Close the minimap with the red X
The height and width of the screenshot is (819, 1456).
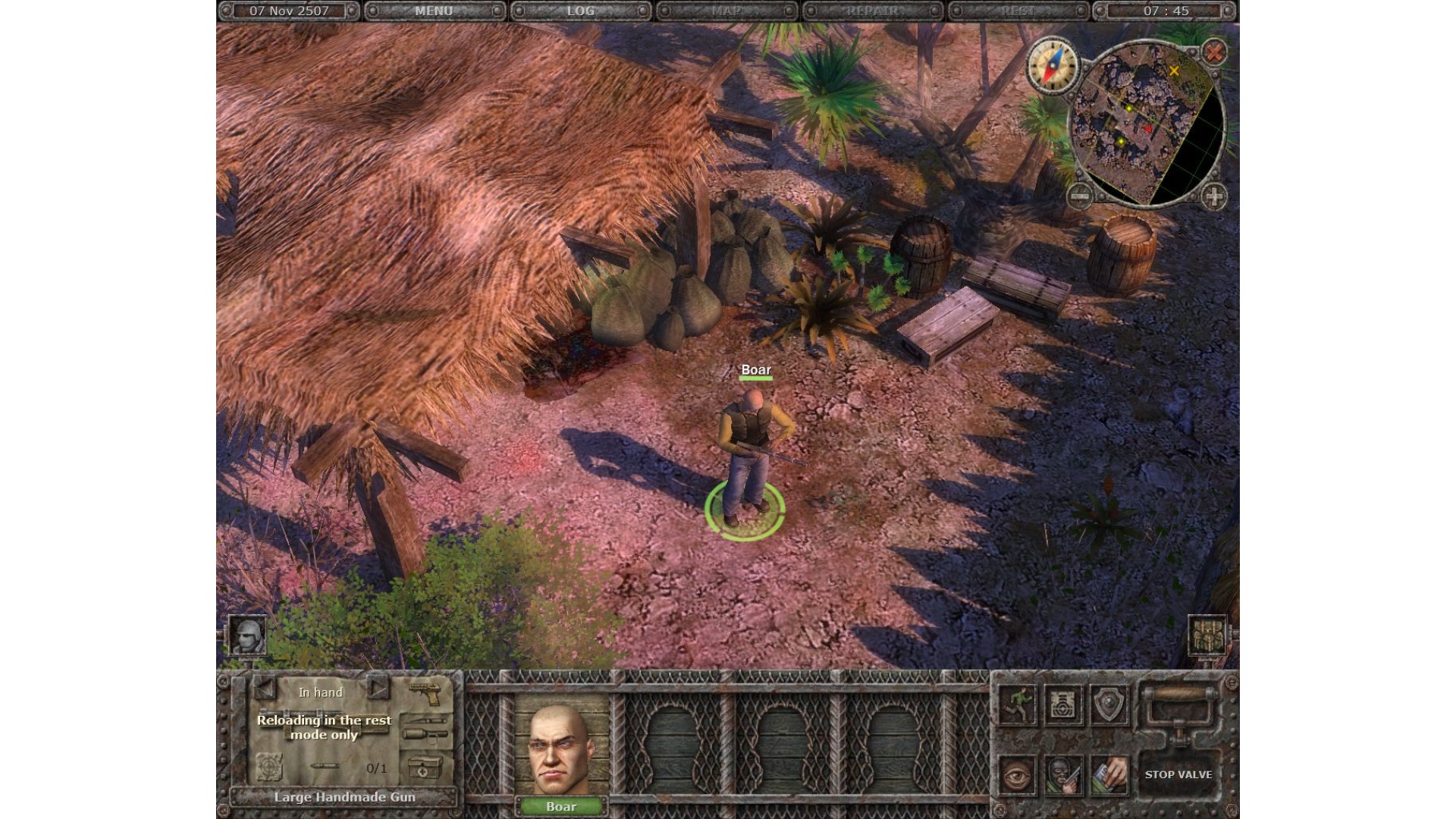coord(1214,52)
